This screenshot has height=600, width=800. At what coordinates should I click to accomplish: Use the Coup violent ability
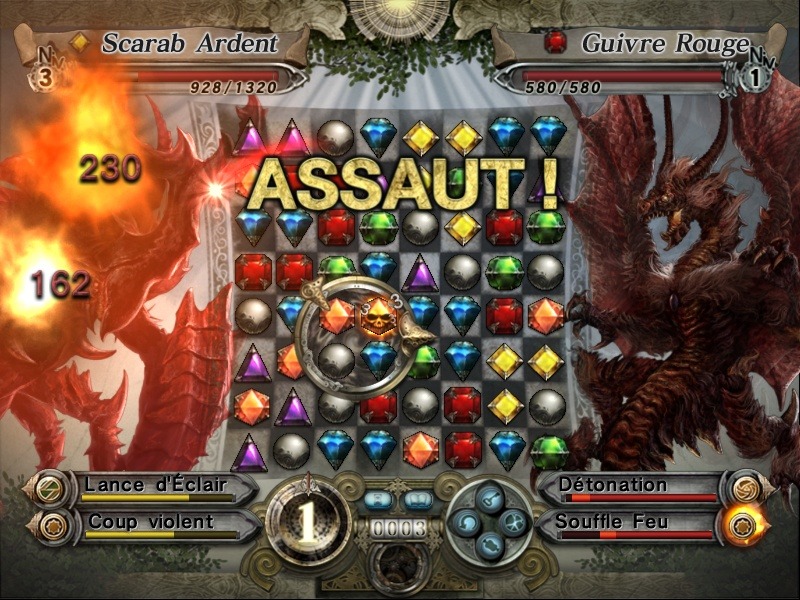click(150, 523)
